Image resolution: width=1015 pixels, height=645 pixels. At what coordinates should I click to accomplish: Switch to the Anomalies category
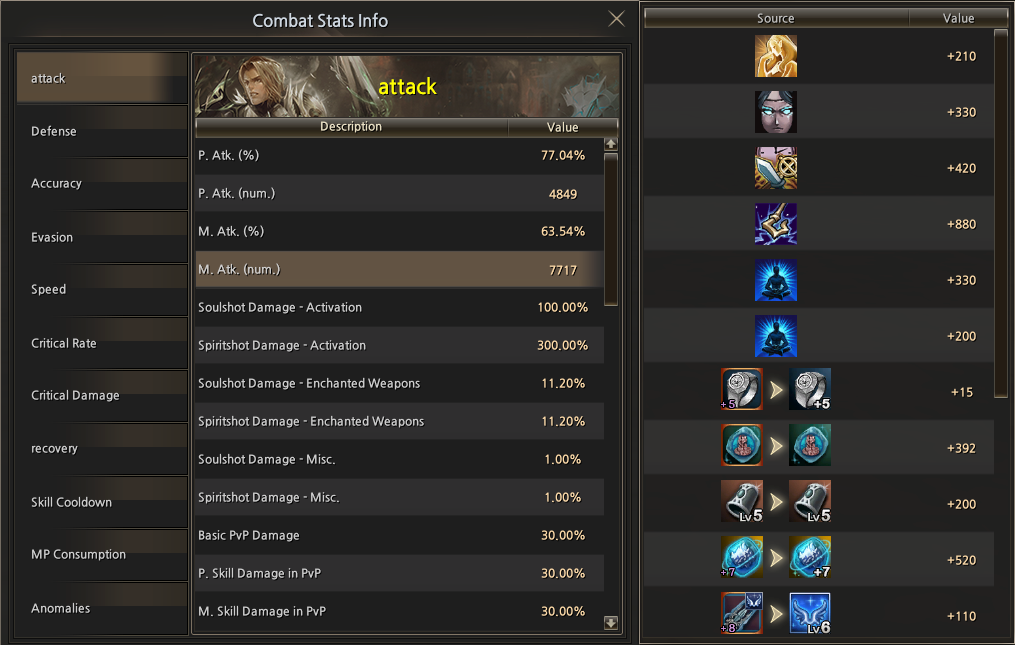102,608
